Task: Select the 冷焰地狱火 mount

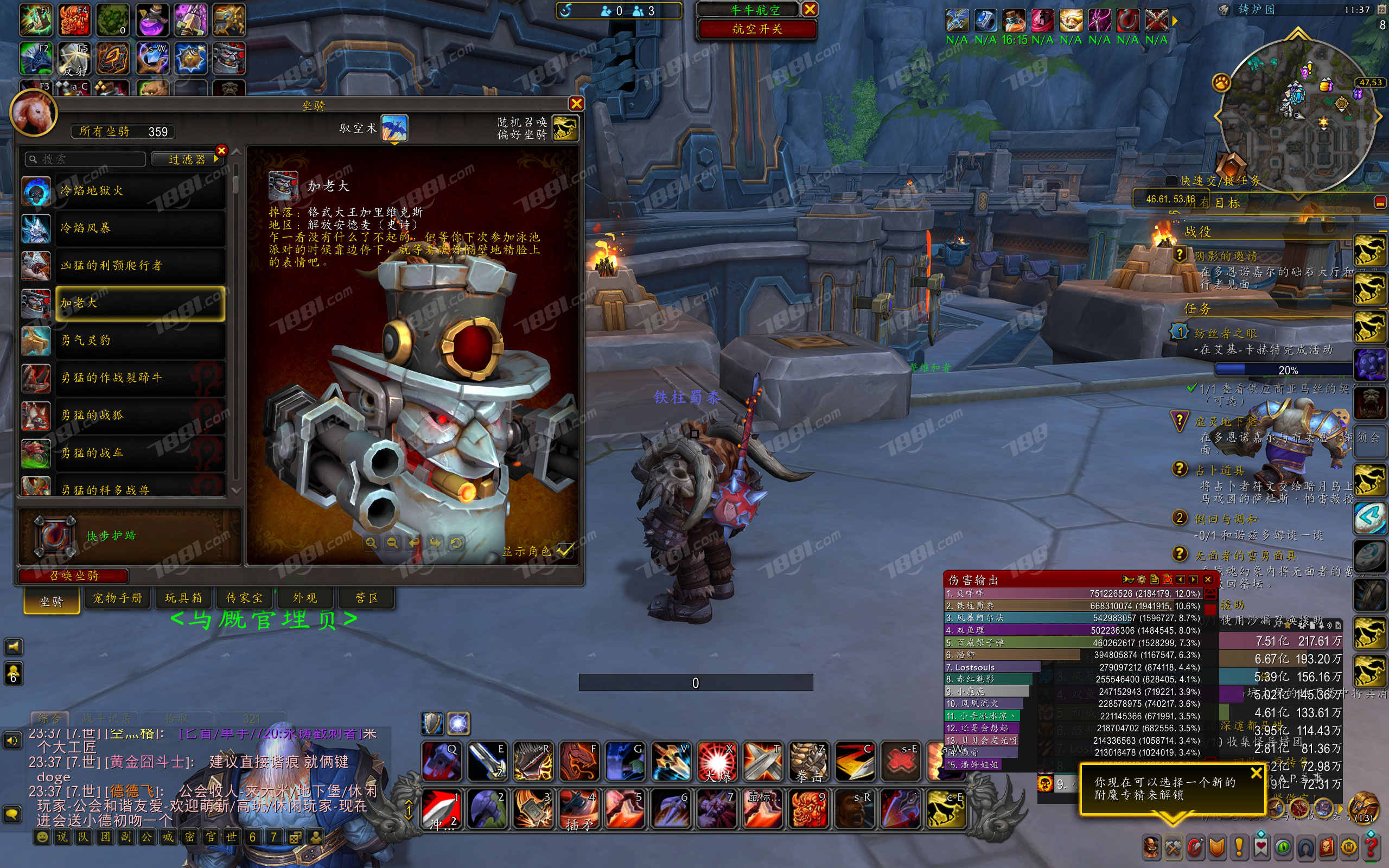Action: coord(139,191)
